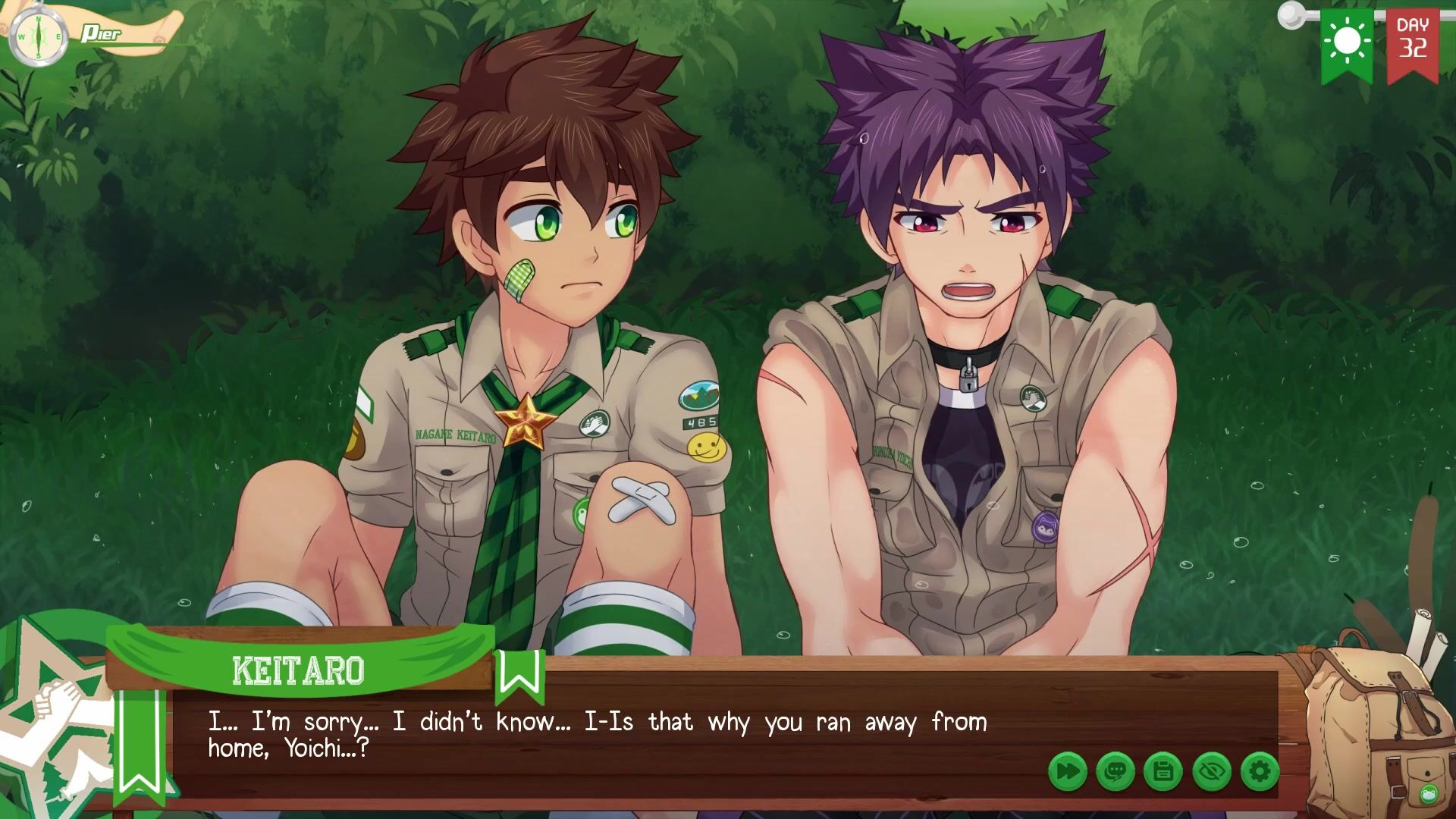1456x819 pixels.
Task: Click the Day 32 calendar flag
Action: tap(1412, 43)
